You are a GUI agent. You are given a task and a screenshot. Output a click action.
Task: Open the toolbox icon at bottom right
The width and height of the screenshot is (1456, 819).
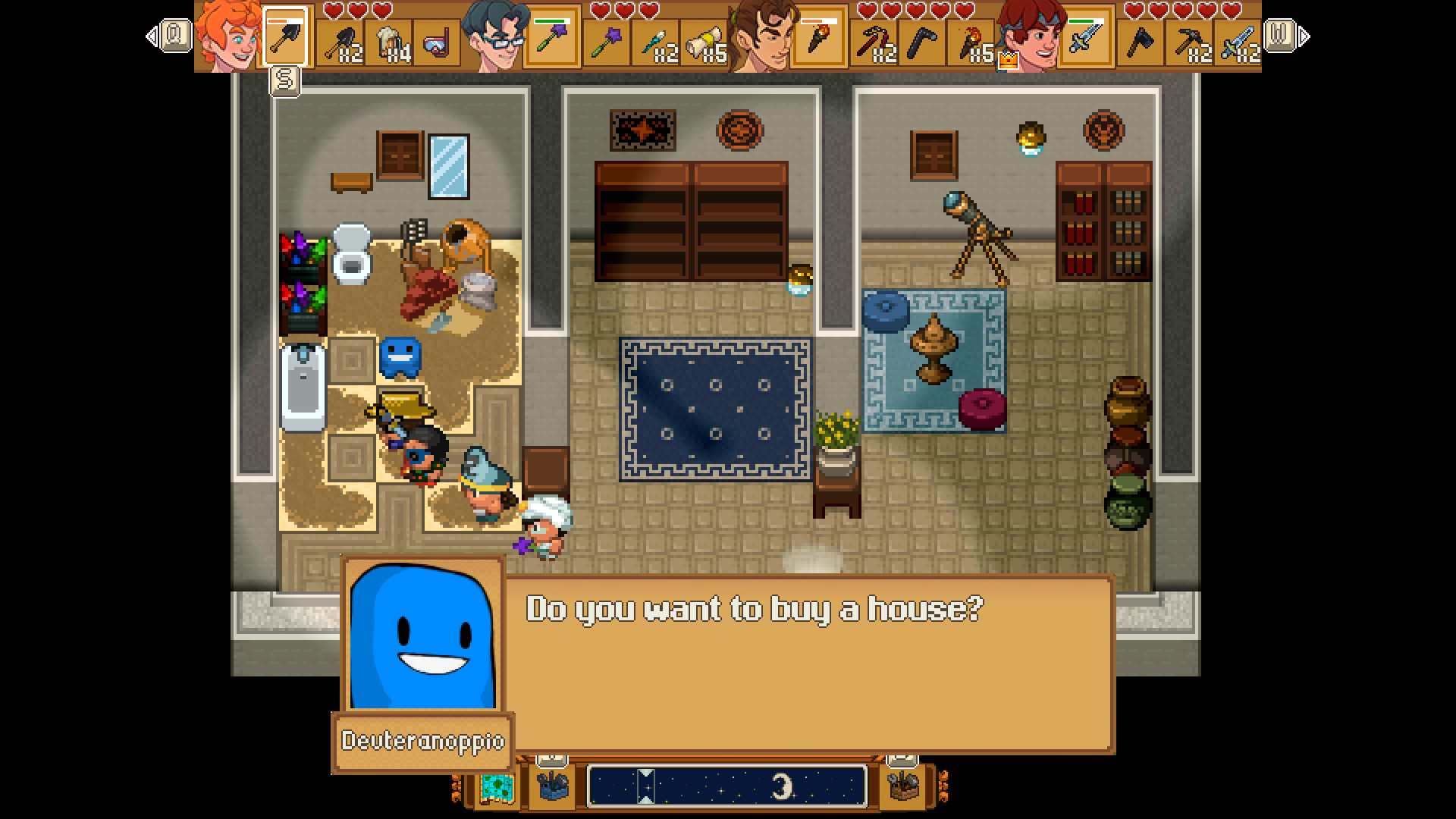click(x=901, y=787)
